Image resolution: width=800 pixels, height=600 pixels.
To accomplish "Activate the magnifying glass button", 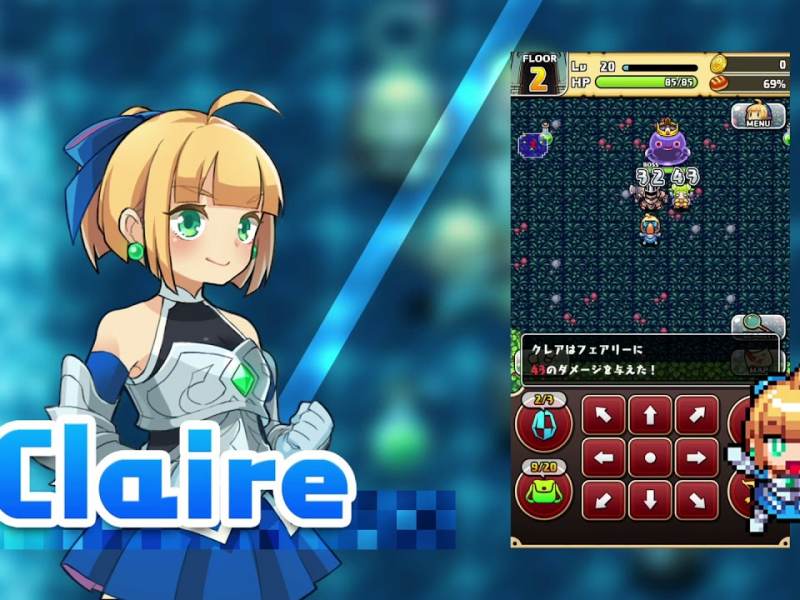I will pos(757,325).
